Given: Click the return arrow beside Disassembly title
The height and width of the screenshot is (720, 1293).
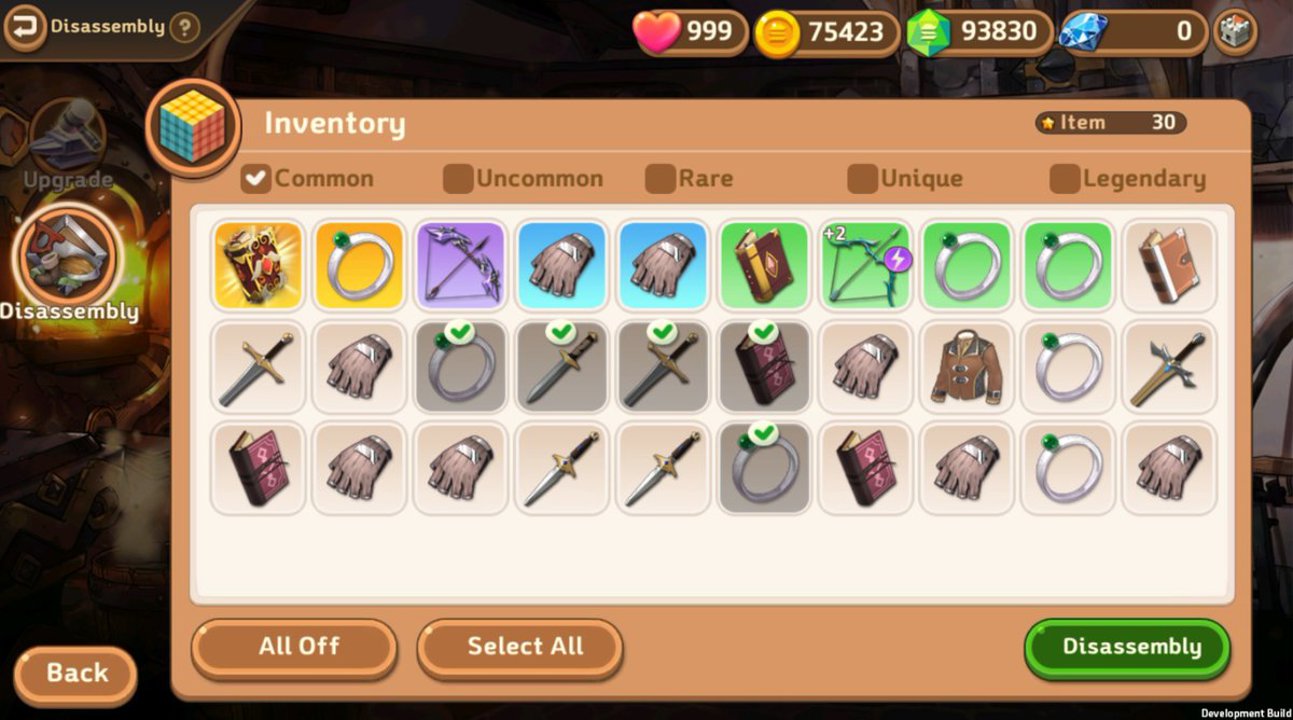Looking at the screenshot, I should click(24, 27).
